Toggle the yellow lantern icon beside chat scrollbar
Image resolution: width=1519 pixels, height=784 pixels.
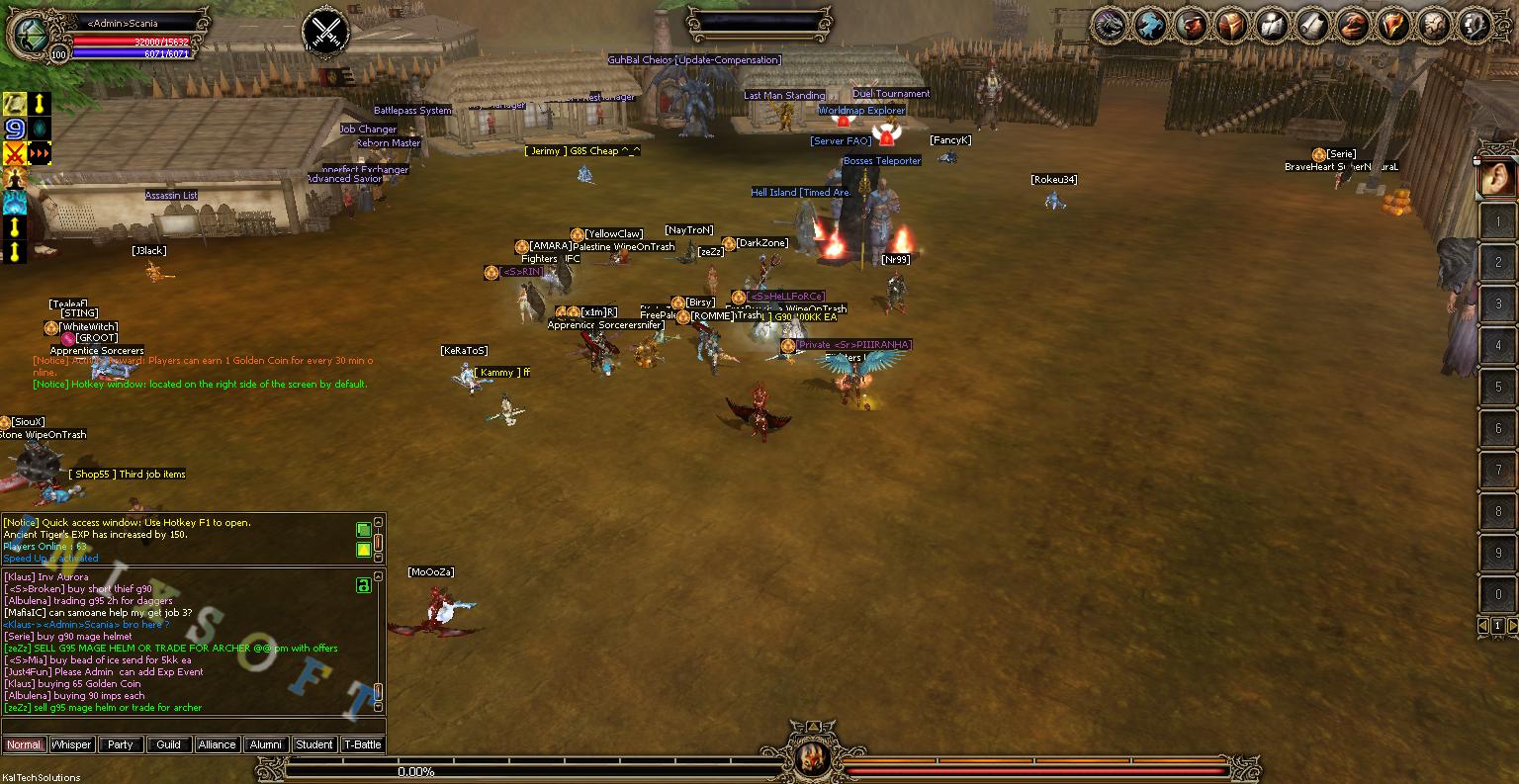tap(364, 549)
